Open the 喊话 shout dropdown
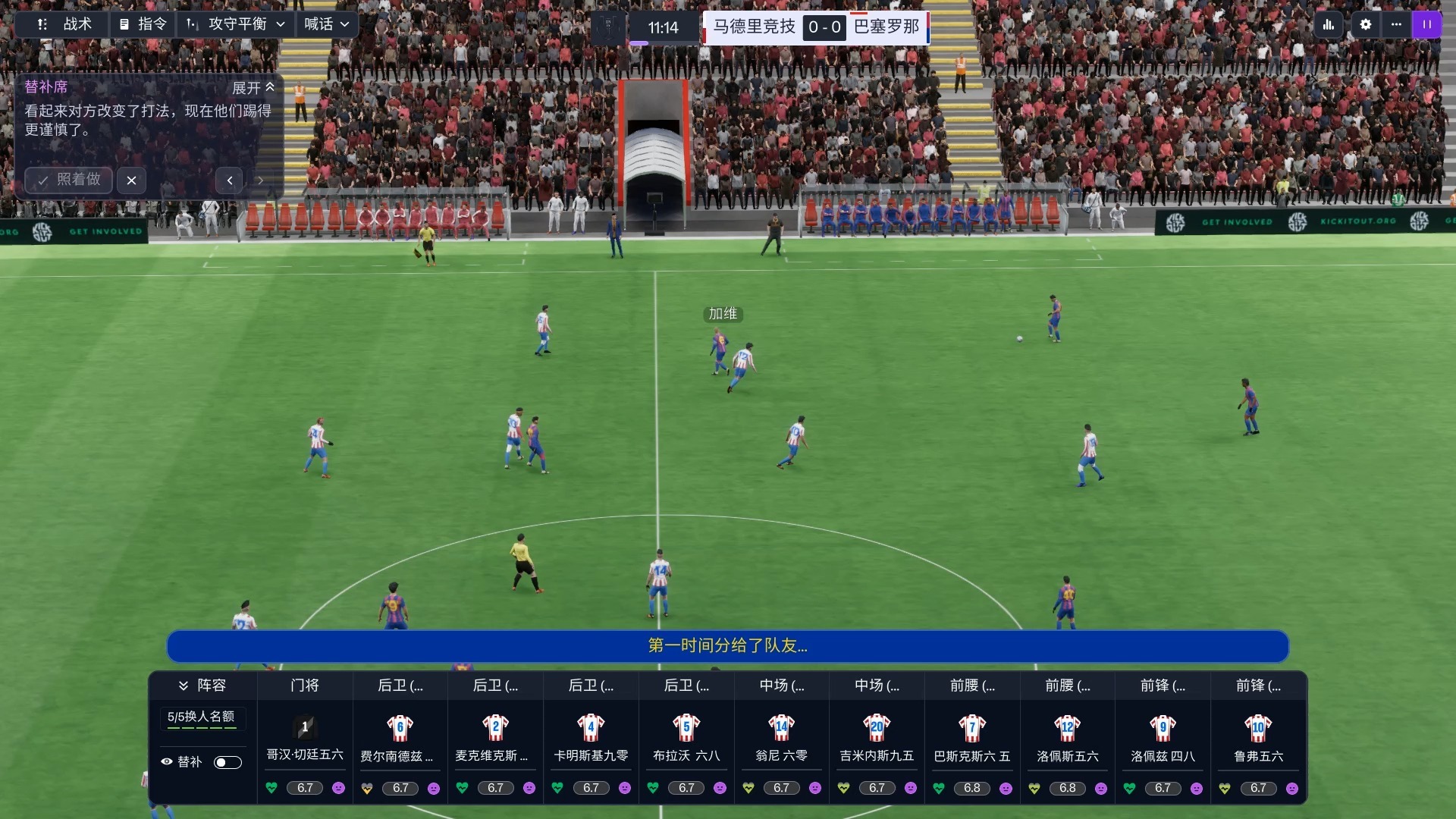Screen dimensions: 1456x819 point(327,24)
